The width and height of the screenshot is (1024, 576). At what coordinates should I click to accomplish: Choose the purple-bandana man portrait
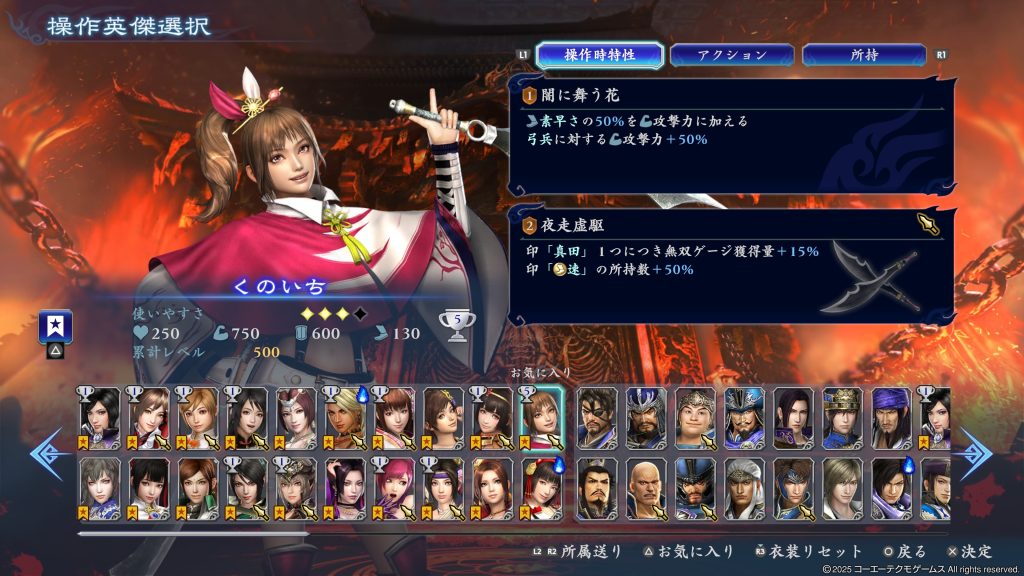[x=890, y=417]
